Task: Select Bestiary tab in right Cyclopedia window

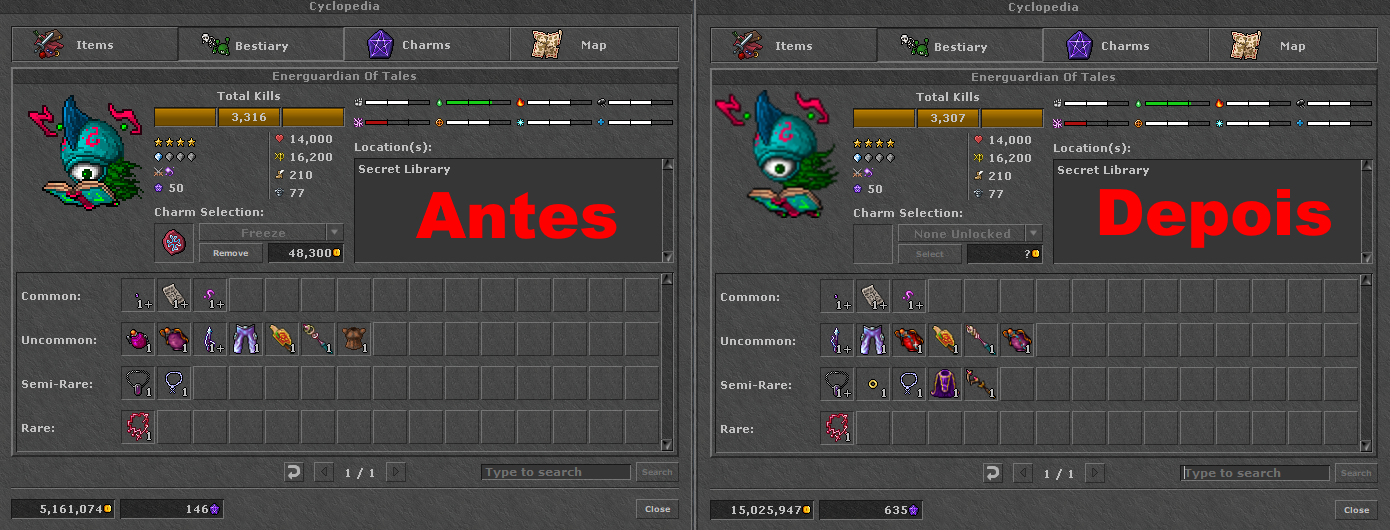Action: 959,46
